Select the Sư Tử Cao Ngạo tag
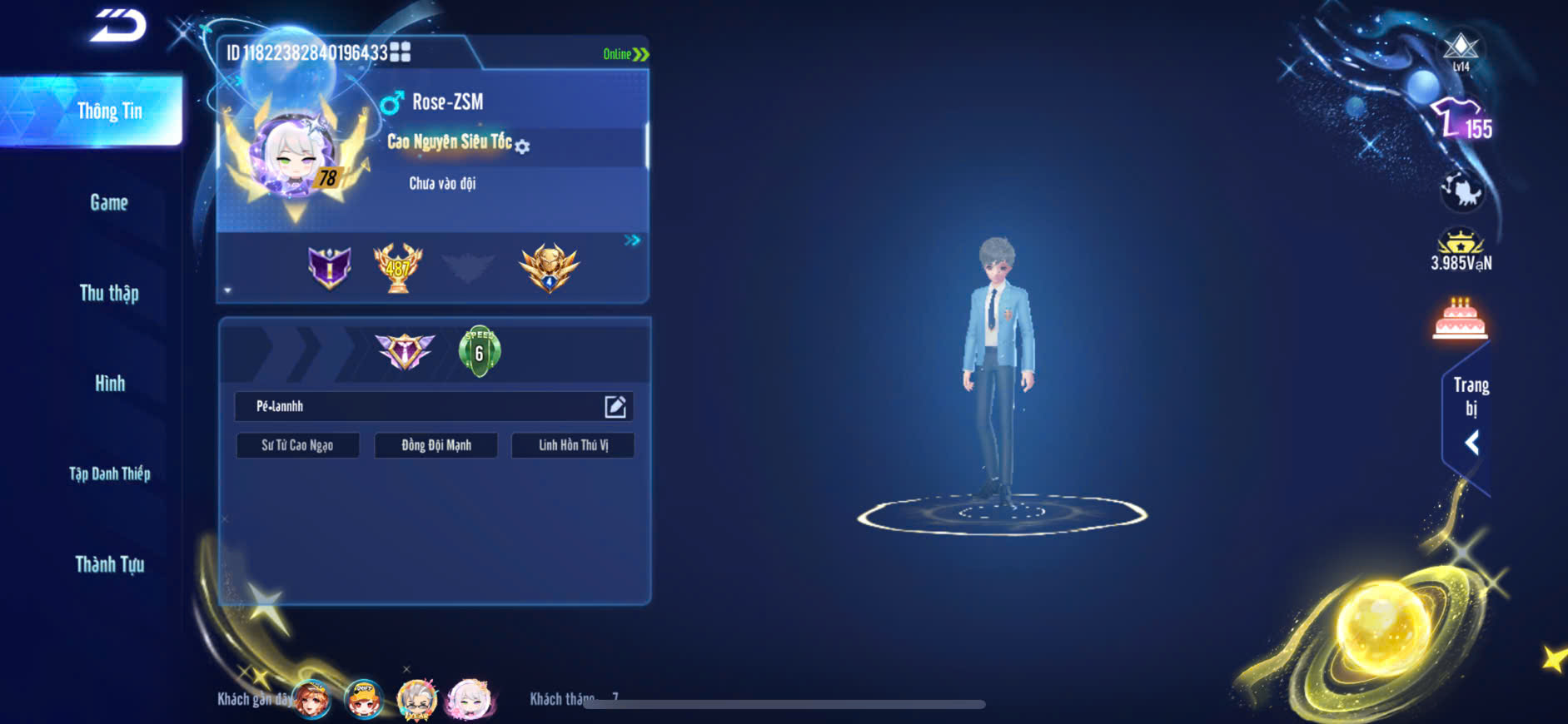The width and height of the screenshot is (1568, 724). 297,445
